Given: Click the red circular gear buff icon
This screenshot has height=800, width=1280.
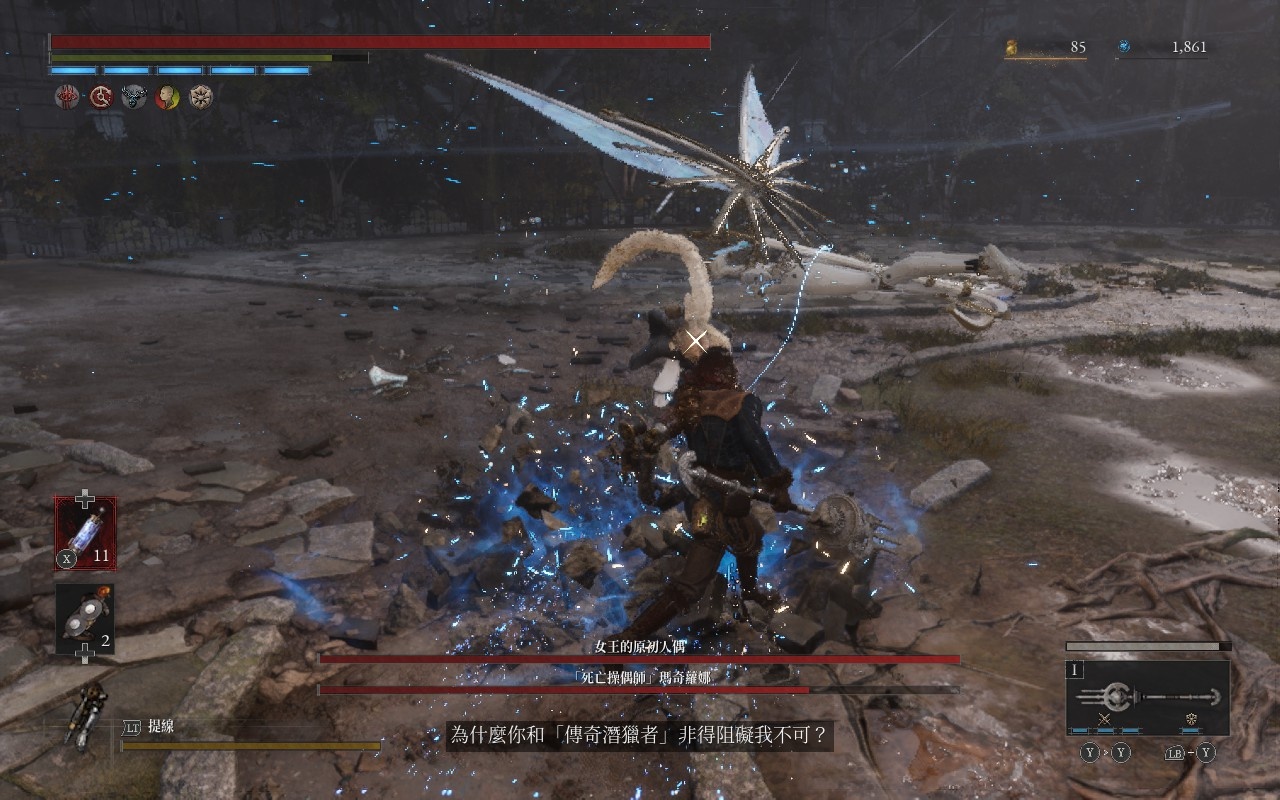Looking at the screenshot, I should pos(101,97).
